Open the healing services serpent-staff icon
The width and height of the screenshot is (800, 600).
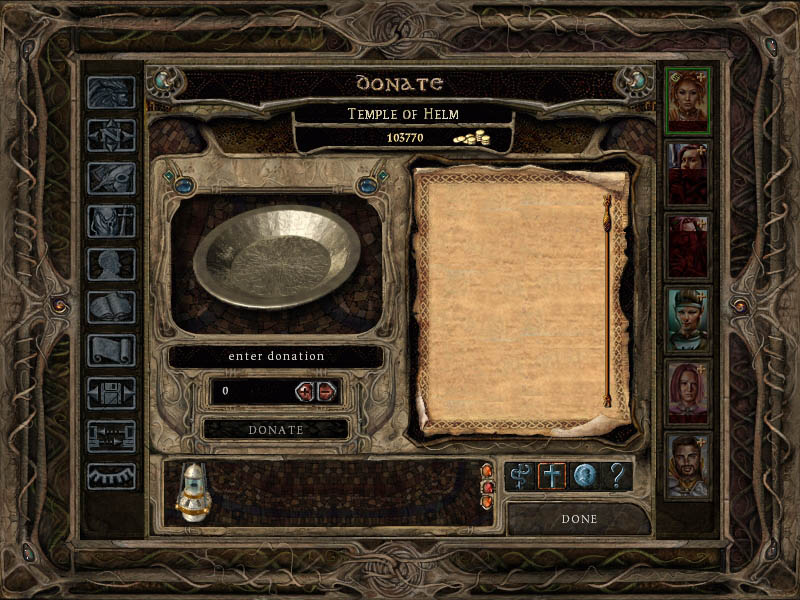point(520,476)
